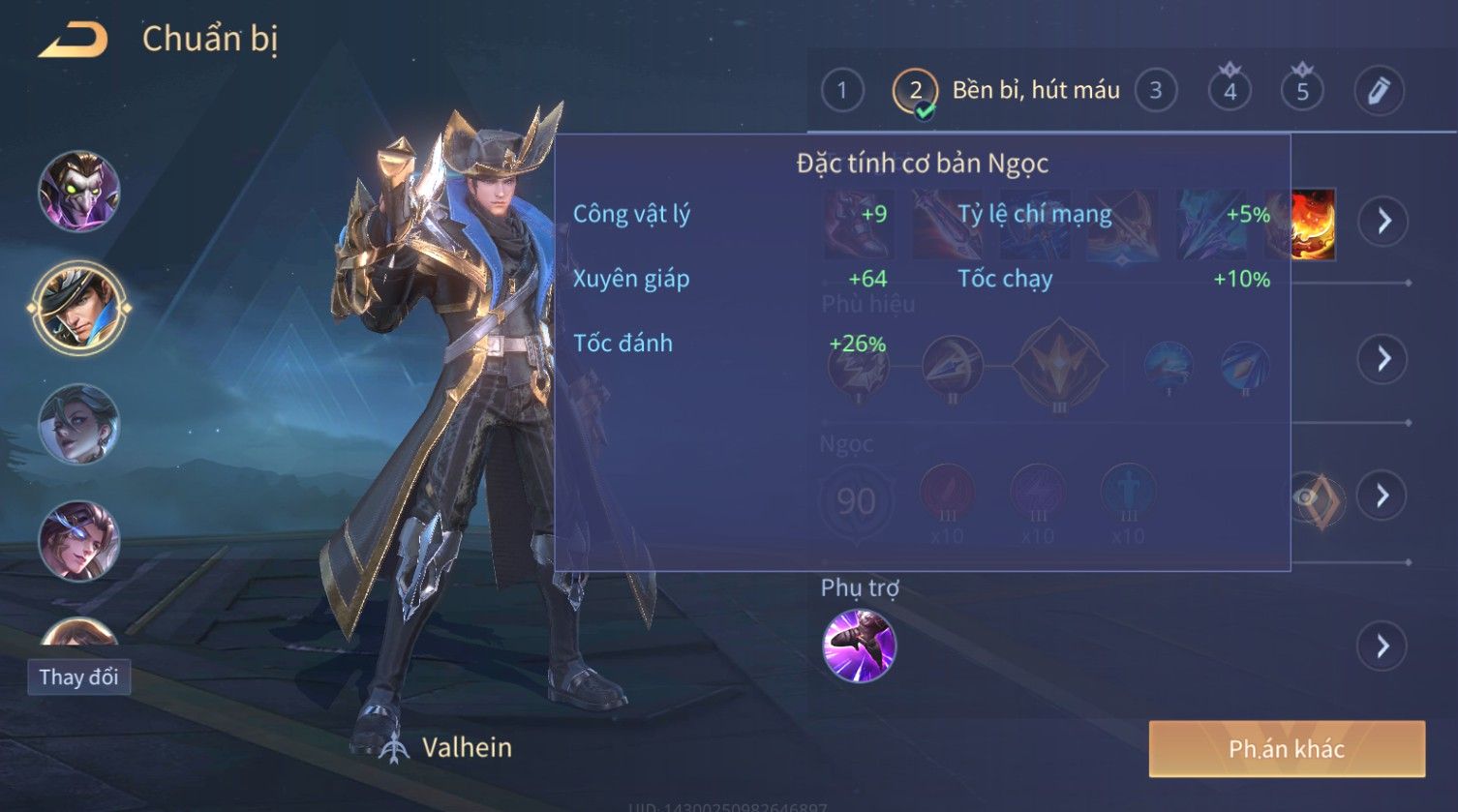Open the Phụ trợ row arrow
This screenshot has height=812, width=1458.
pyautogui.click(x=1383, y=646)
